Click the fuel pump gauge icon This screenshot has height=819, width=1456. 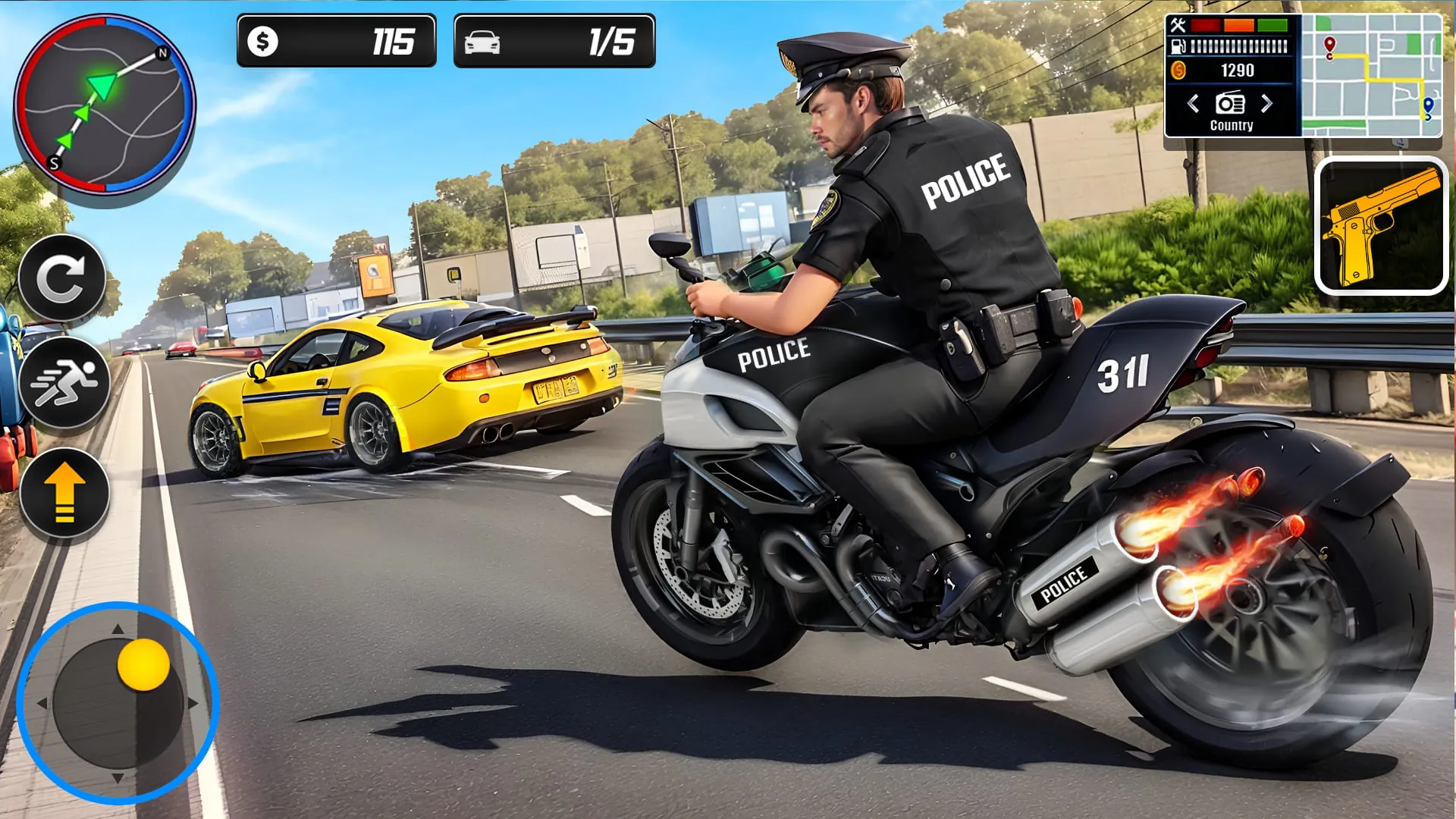tap(1178, 46)
